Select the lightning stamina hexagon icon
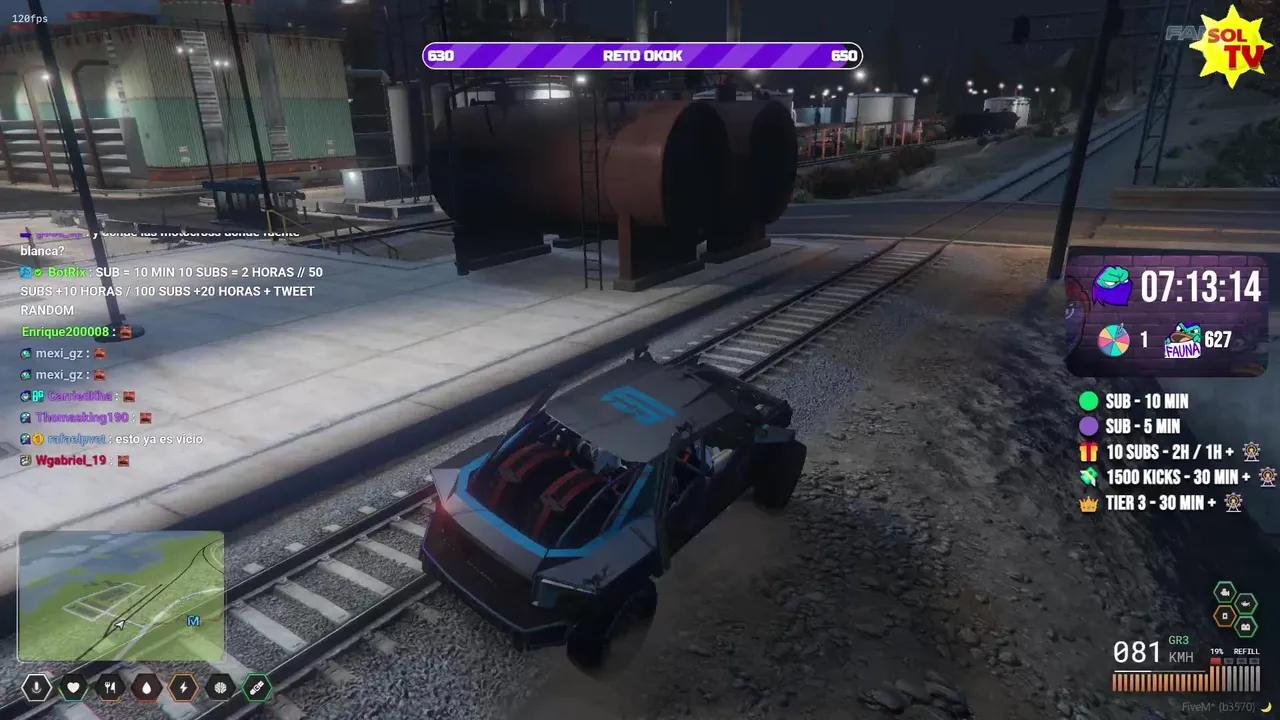 tap(183, 688)
